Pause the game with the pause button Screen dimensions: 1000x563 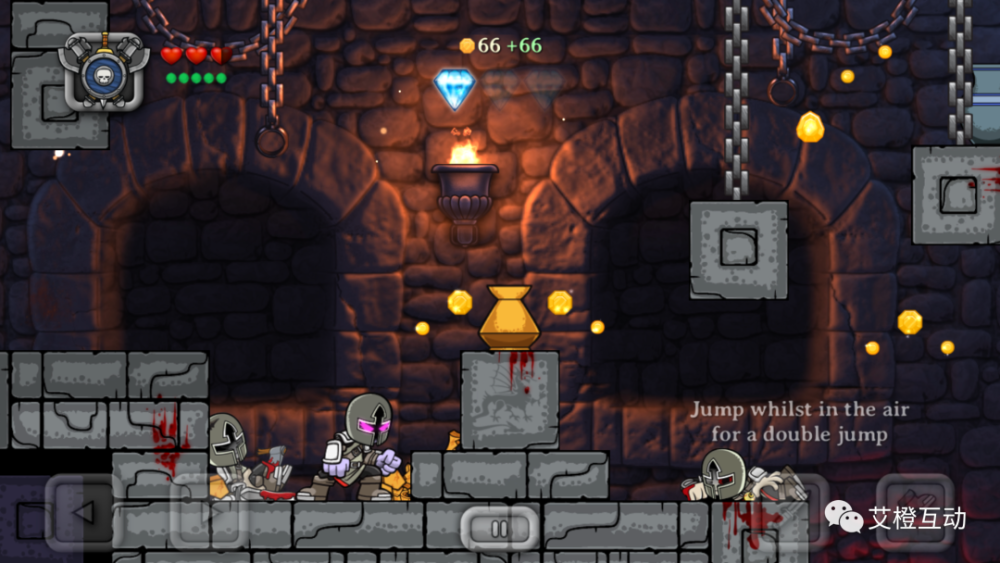coord(499,527)
